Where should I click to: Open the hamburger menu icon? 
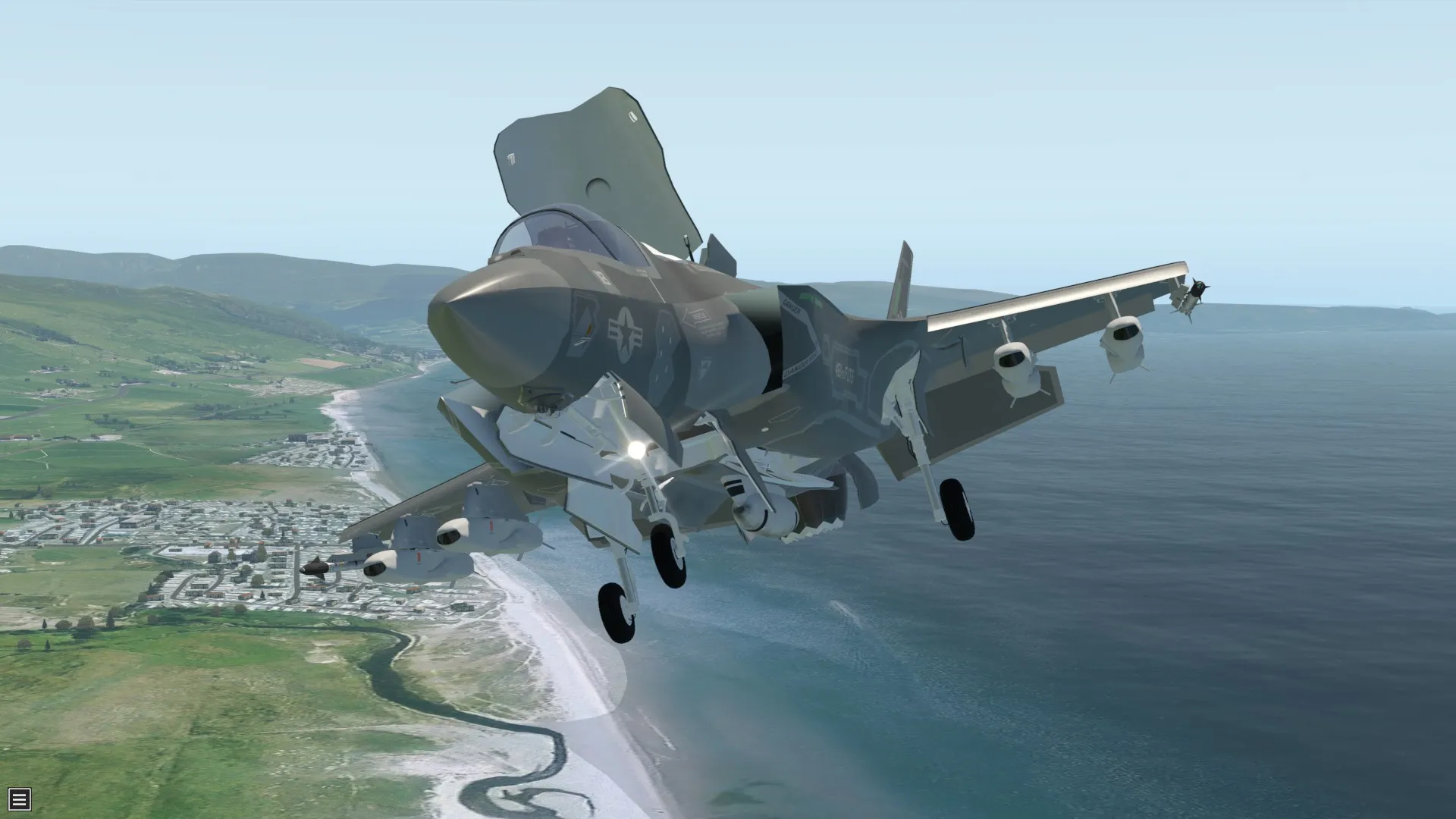pos(19,799)
